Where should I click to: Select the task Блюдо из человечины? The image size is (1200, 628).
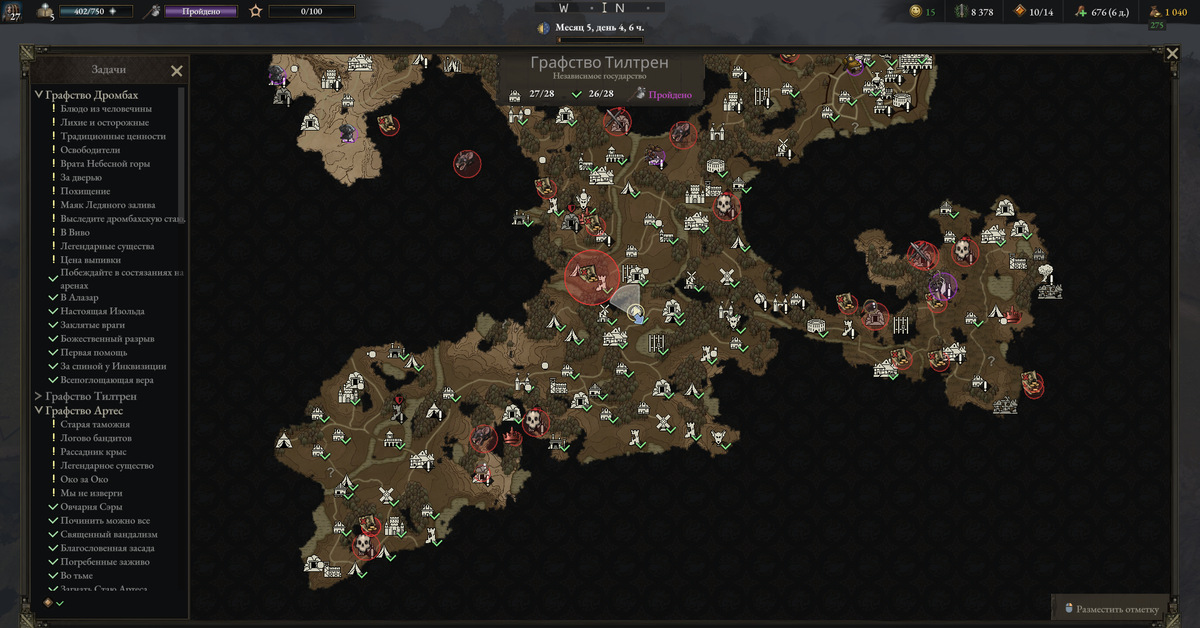click(106, 109)
